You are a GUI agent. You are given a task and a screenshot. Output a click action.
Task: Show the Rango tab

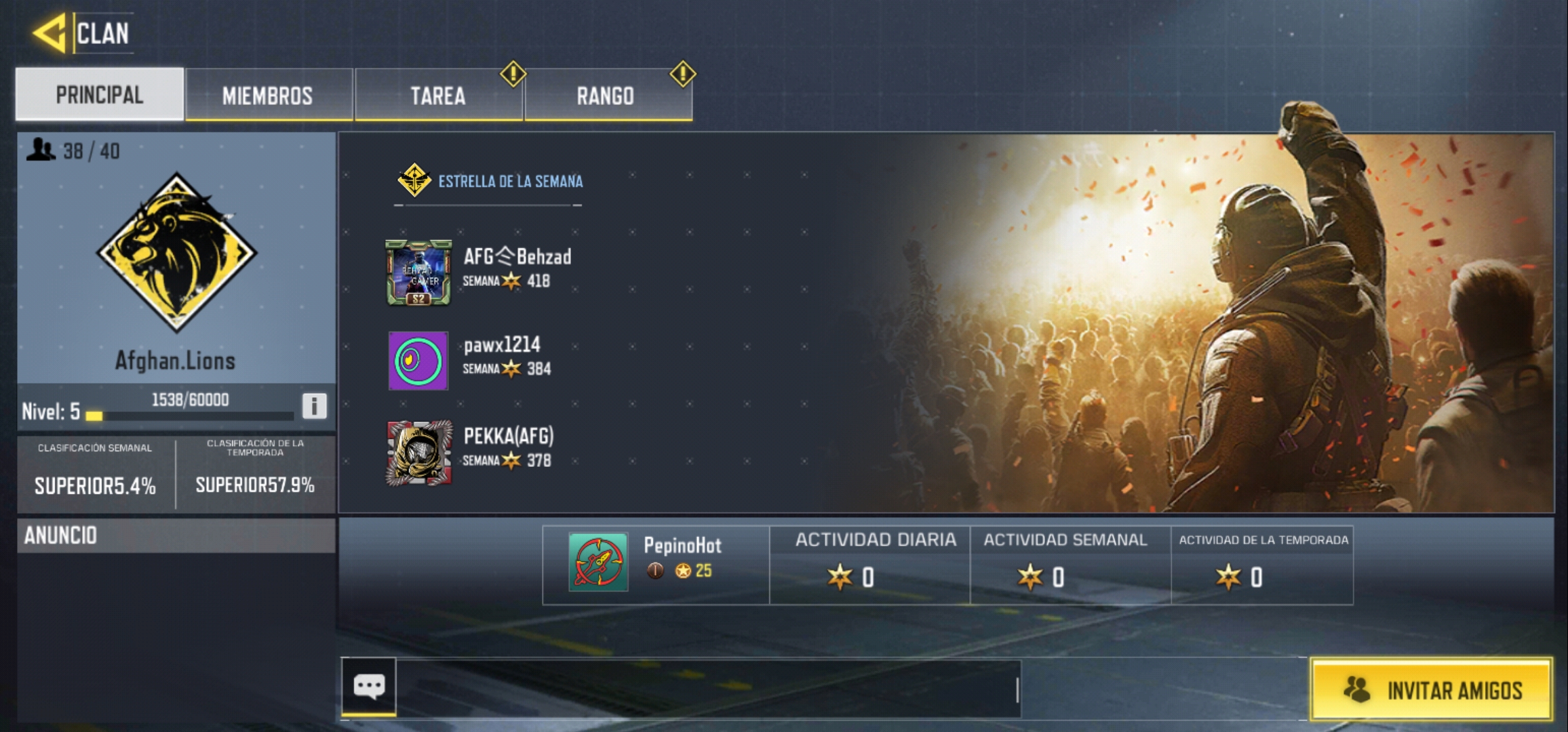[x=606, y=96]
